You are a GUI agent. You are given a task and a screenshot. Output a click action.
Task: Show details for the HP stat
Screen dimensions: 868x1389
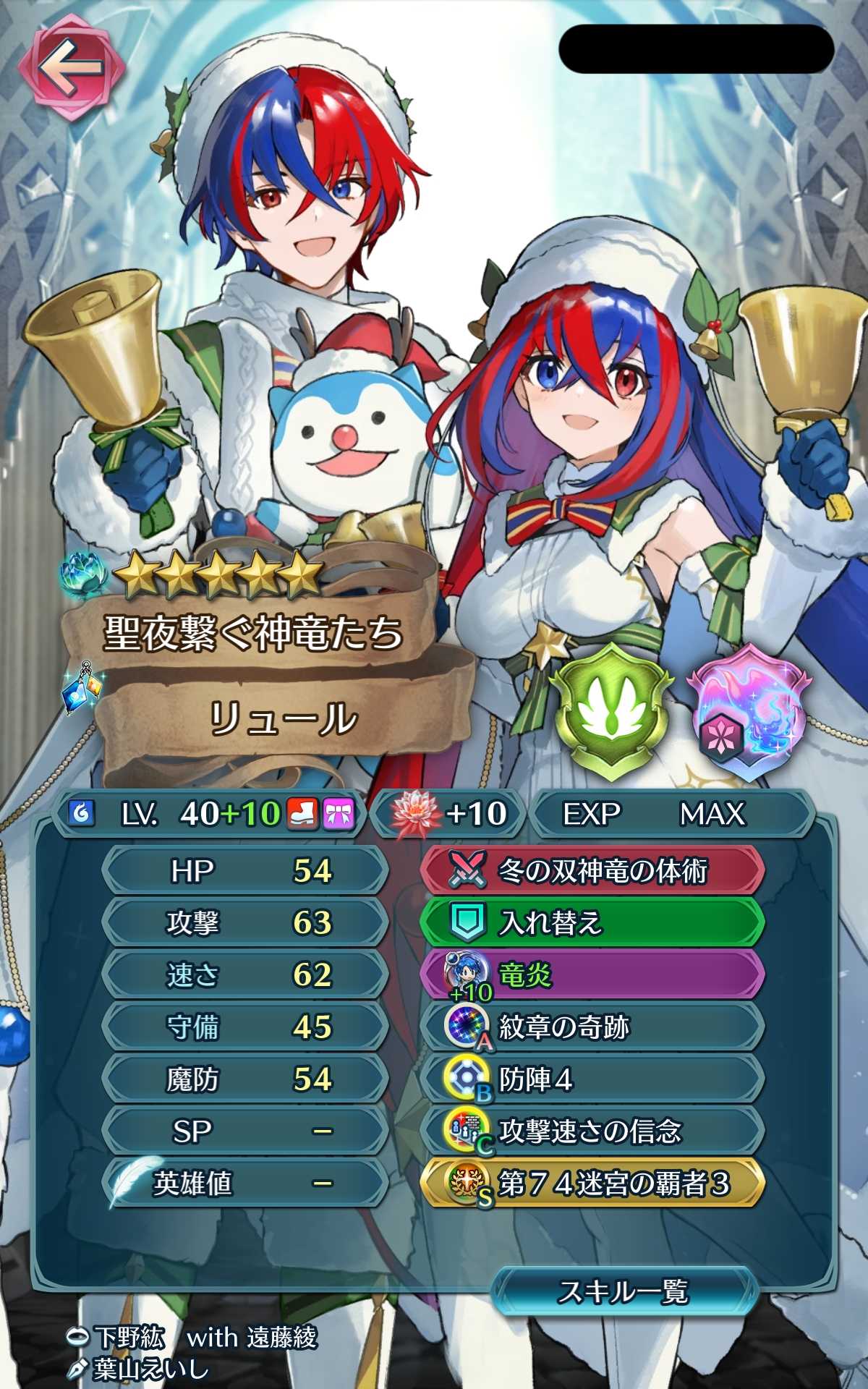[246, 870]
